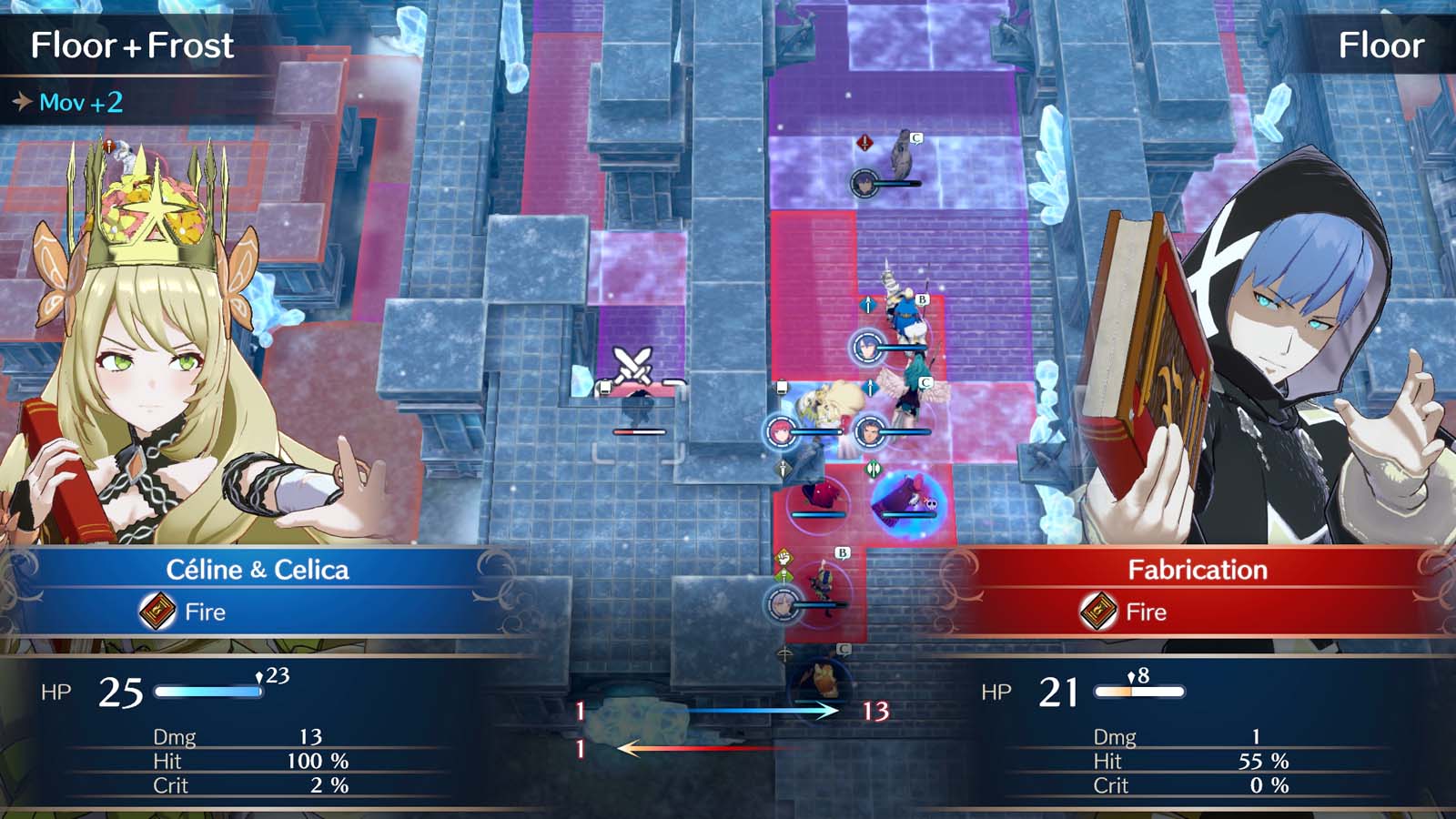Click the staff icon beside the fist icon
Viewport: 1456px width, 819px height.
click(x=782, y=575)
